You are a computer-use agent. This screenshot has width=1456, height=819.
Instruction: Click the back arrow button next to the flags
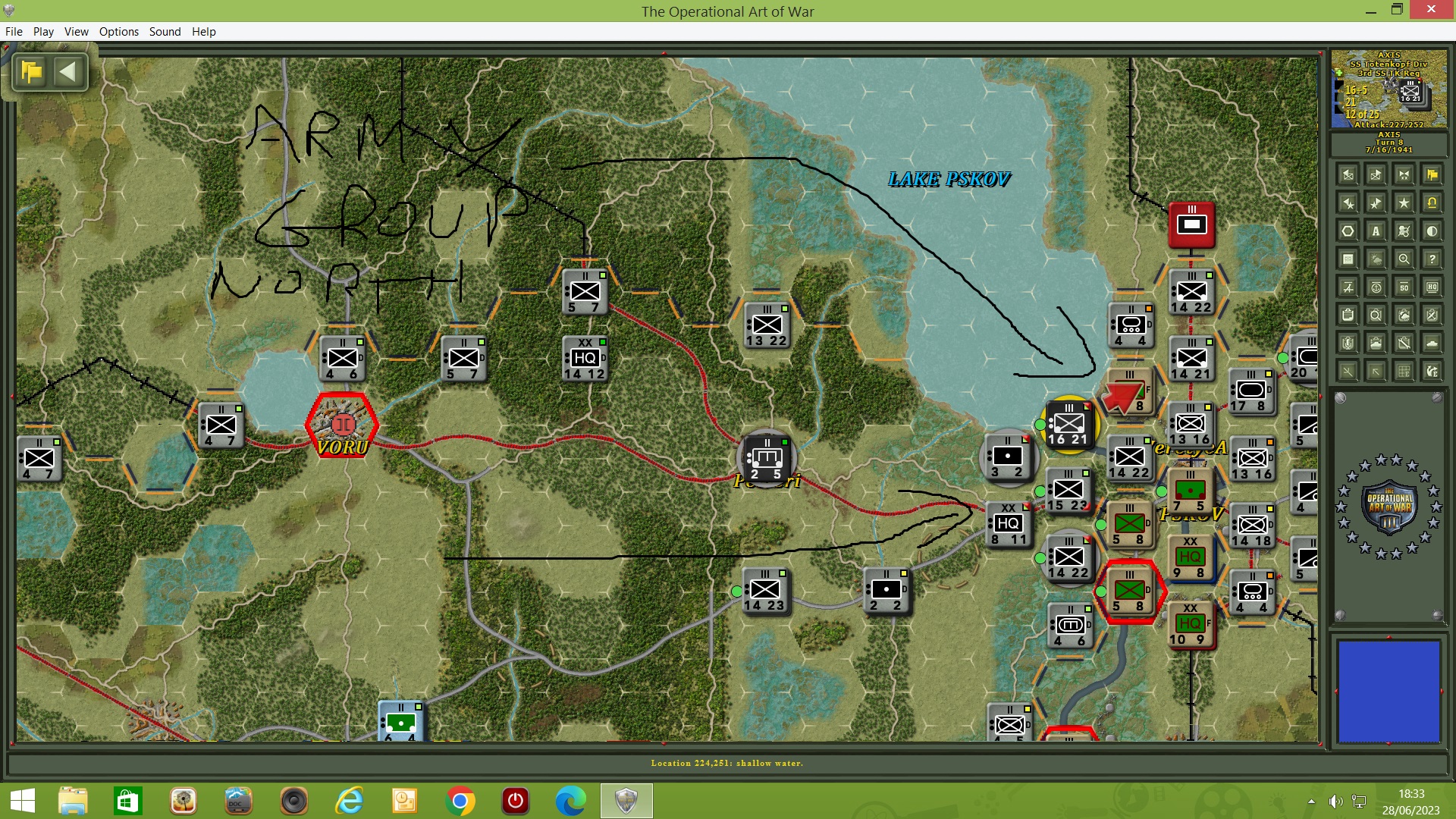point(69,71)
